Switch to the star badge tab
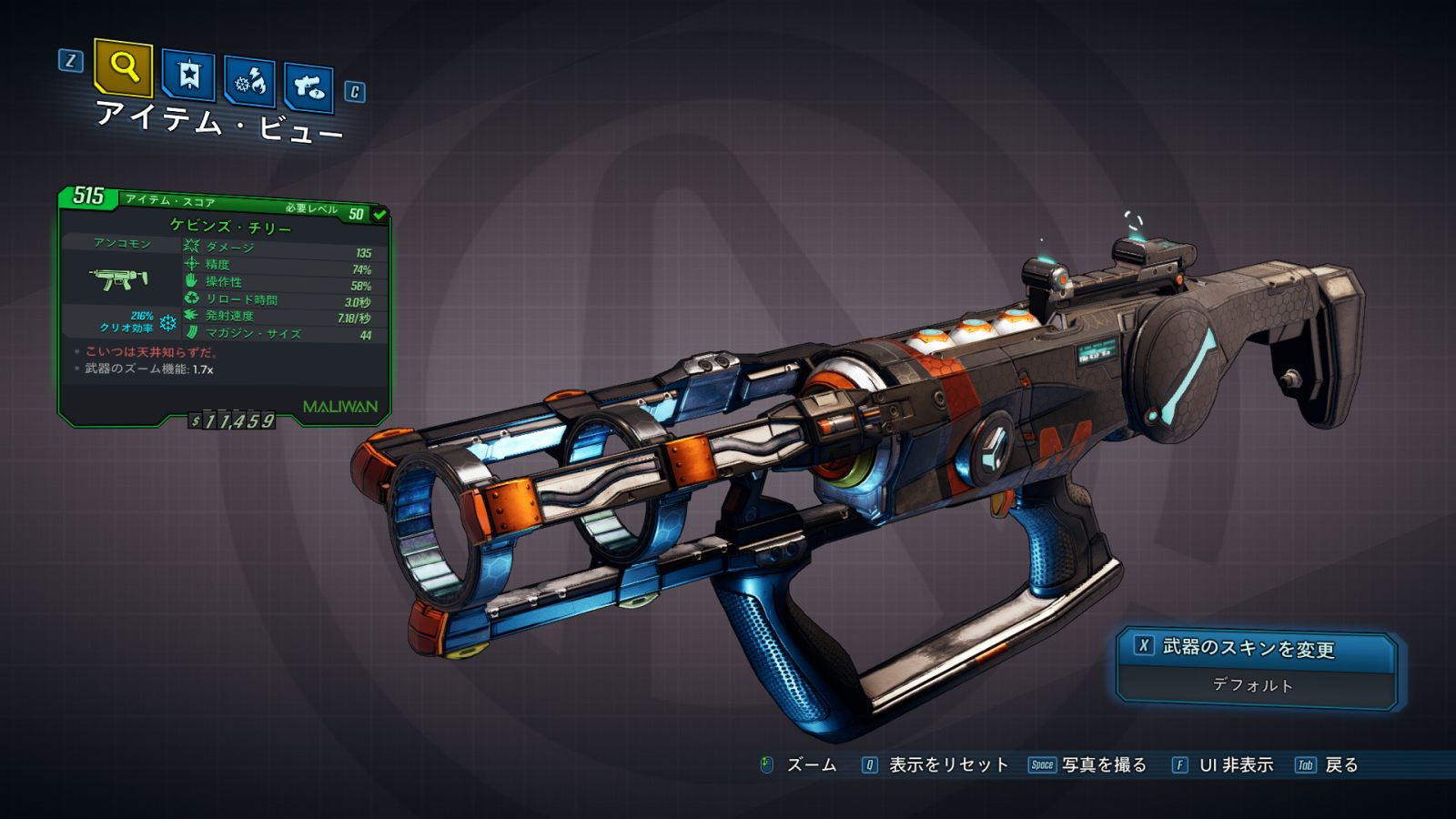 point(188,76)
